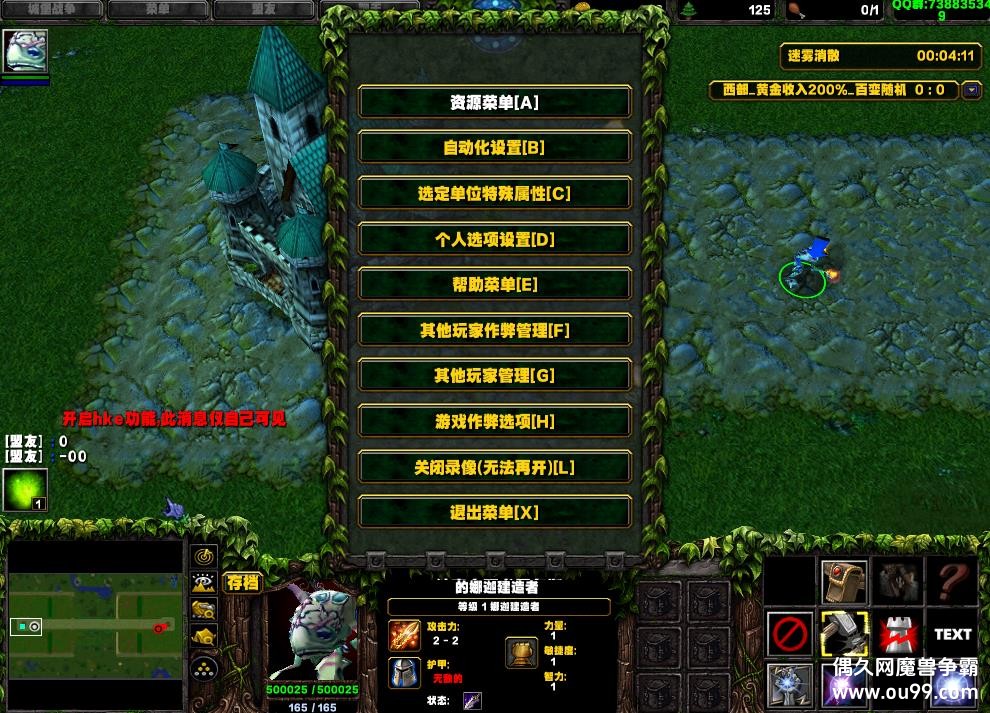Select 自动化设置[B] automation settings
Screen dimensions: 990x713
494,148
